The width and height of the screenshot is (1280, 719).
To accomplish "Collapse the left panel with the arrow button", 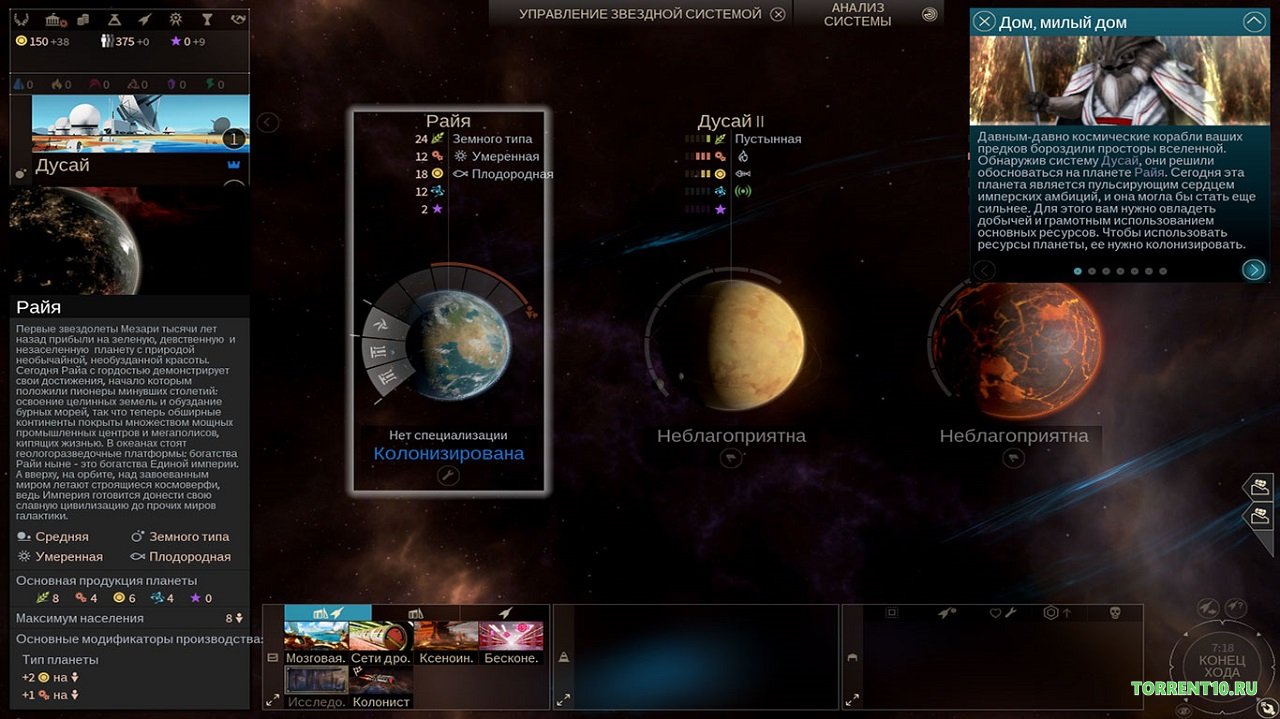I will (267, 122).
